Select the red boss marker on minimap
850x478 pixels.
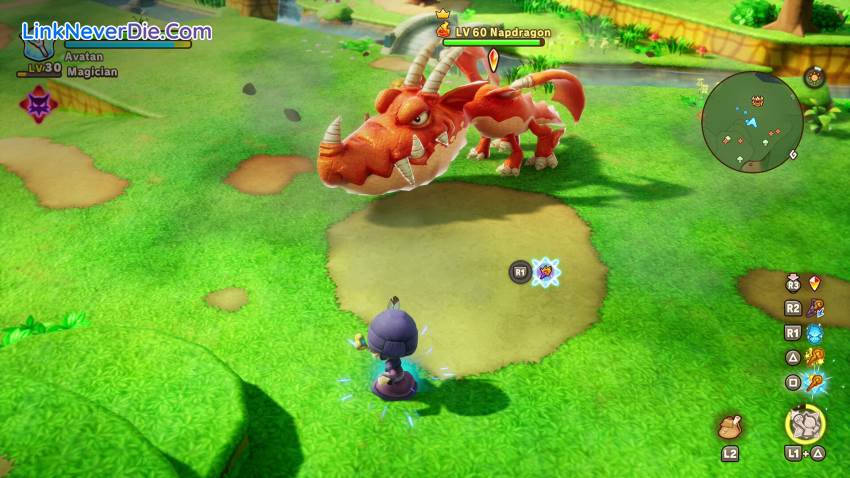point(757,100)
